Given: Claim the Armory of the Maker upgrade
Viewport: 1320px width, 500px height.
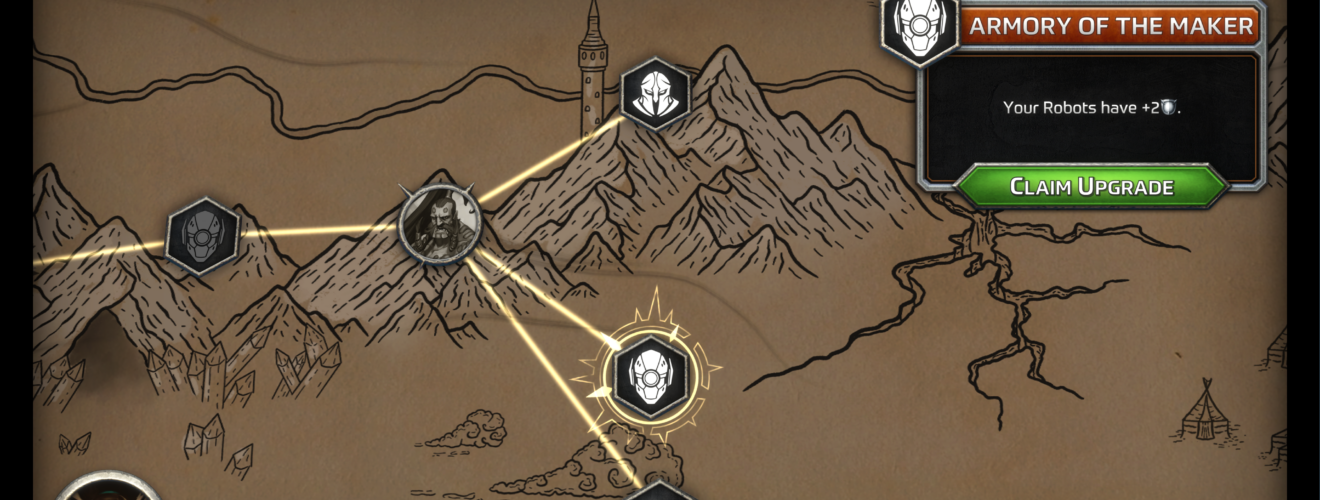Looking at the screenshot, I should pyautogui.click(x=1091, y=187).
